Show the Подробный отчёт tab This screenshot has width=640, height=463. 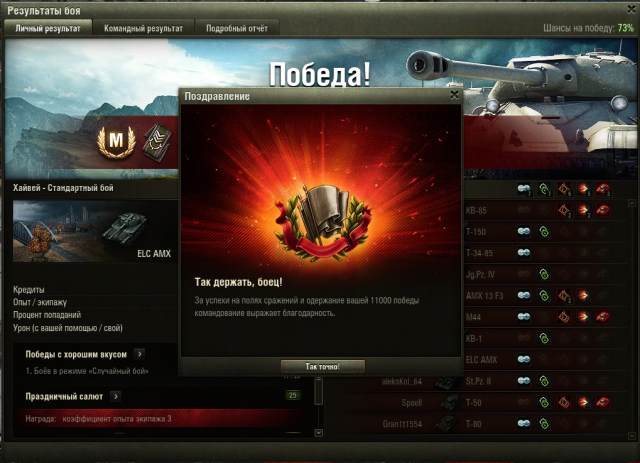[x=236, y=29]
